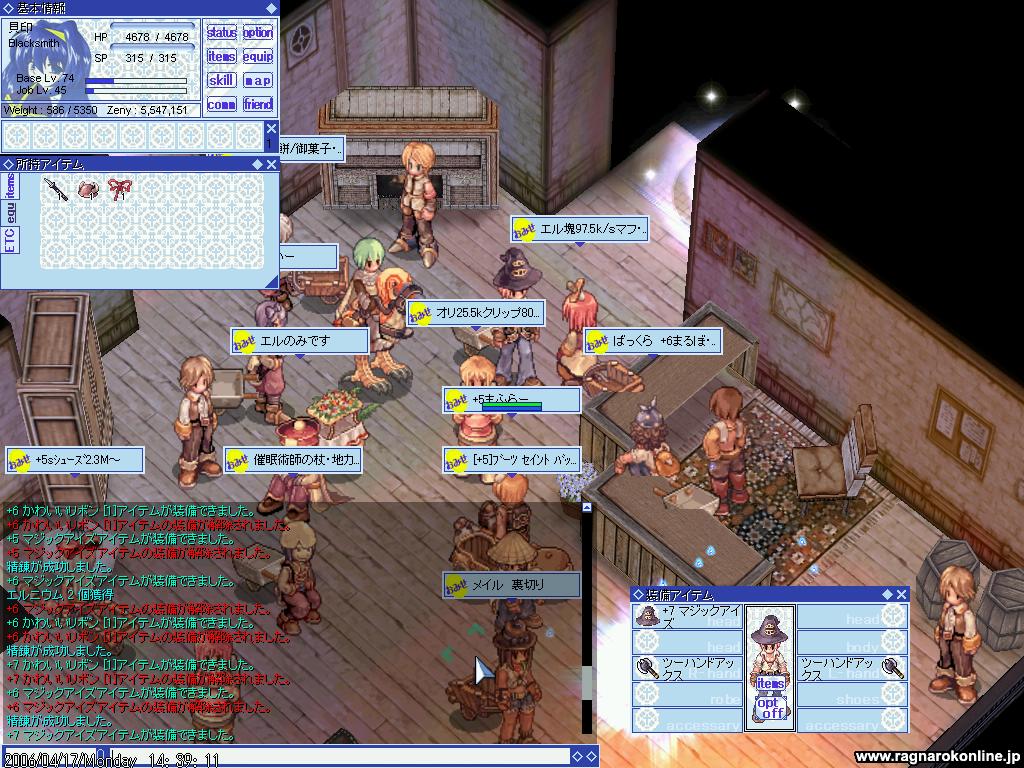Open the map button
Viewport: 1024px width, 768px height.
(x=258, y=81)
